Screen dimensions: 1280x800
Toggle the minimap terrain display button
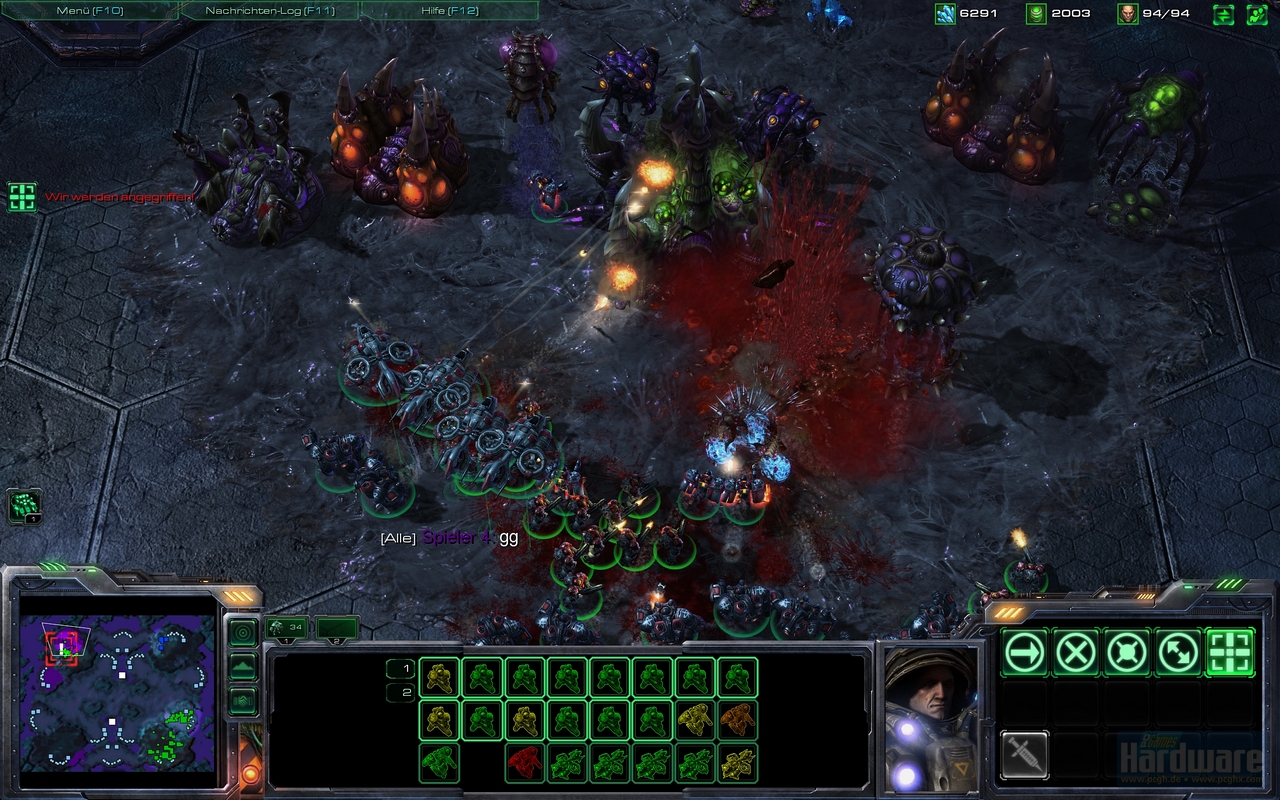click(x=243, y=667)
